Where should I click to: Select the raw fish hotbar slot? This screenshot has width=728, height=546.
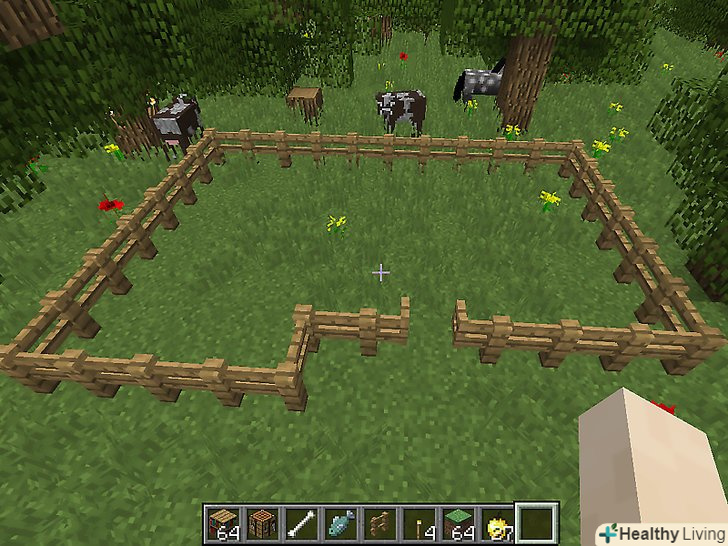[339, 523]
